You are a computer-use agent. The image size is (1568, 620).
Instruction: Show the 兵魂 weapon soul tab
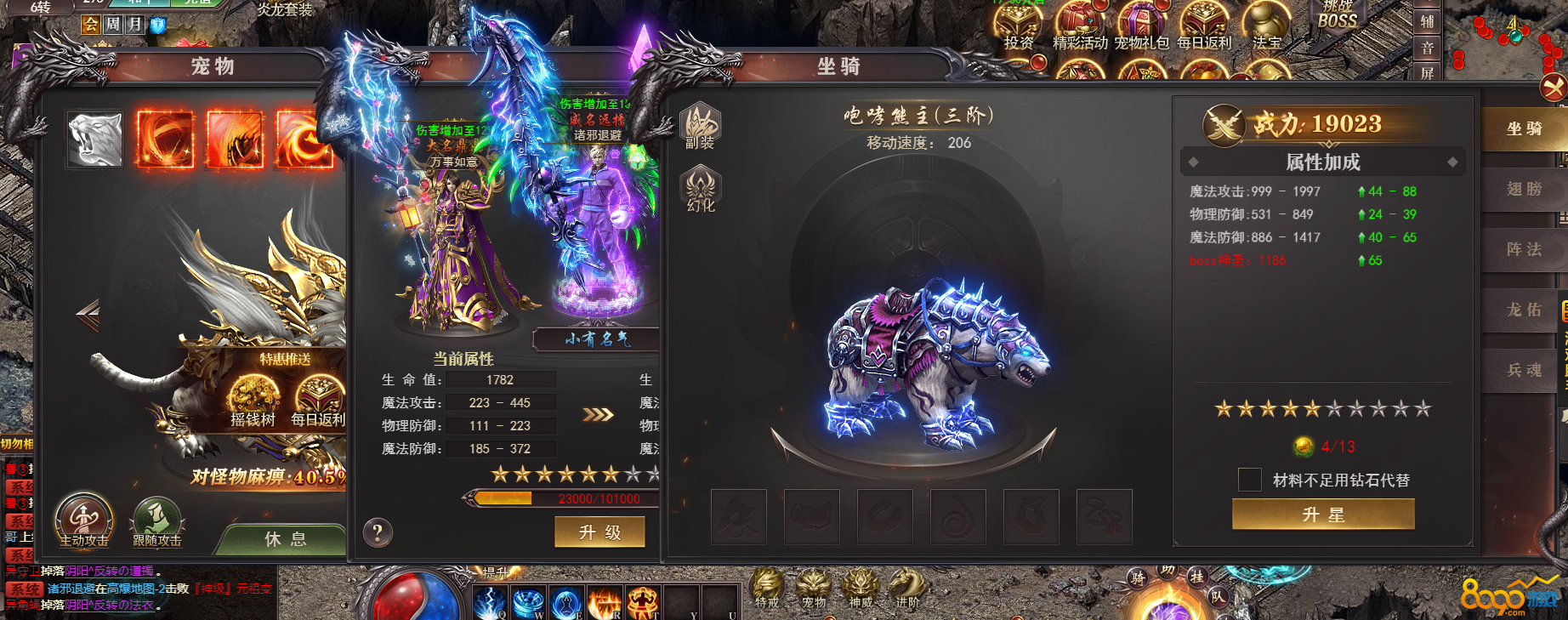click(1524, 370)
